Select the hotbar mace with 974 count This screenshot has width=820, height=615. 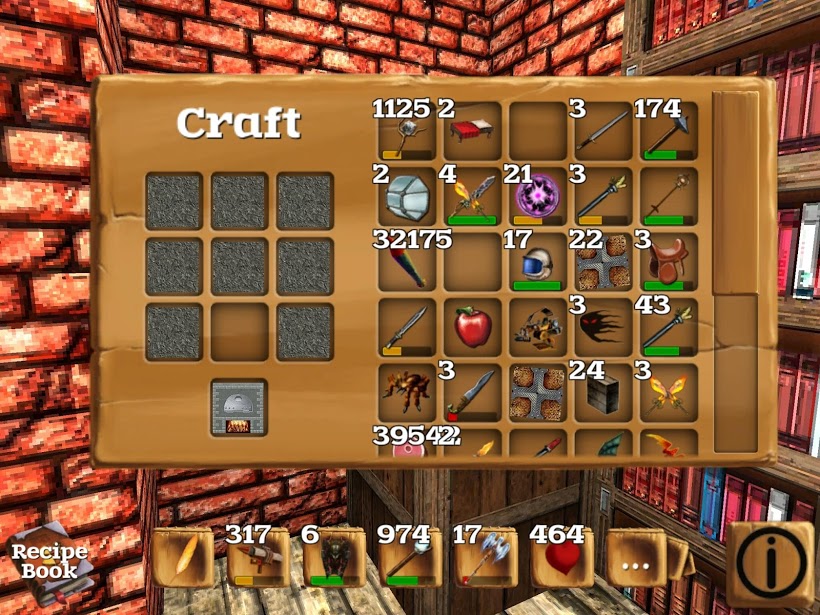[x=408, y=562]
